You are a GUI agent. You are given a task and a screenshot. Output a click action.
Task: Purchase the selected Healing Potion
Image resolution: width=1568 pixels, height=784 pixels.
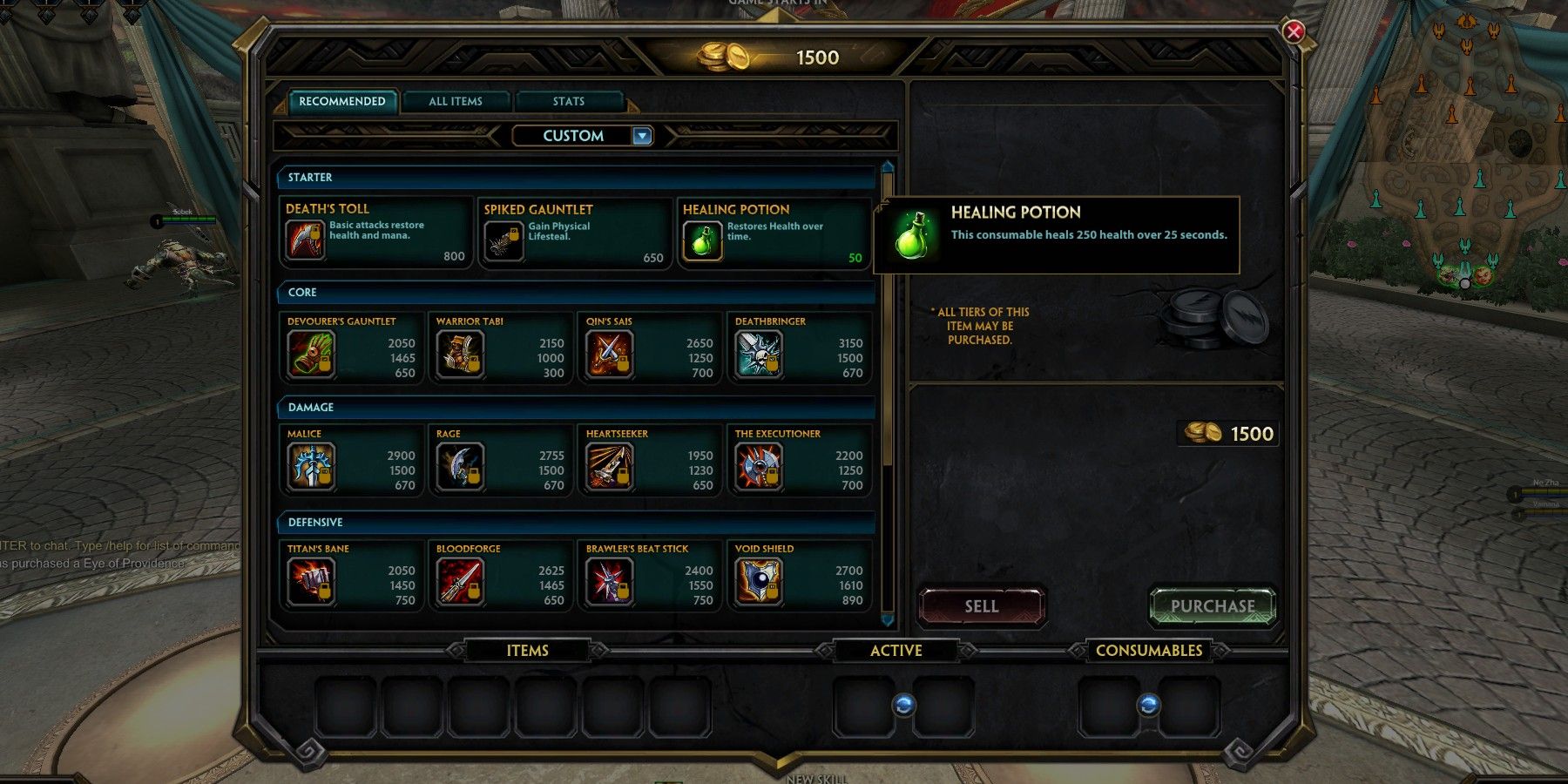point(1212,606)
